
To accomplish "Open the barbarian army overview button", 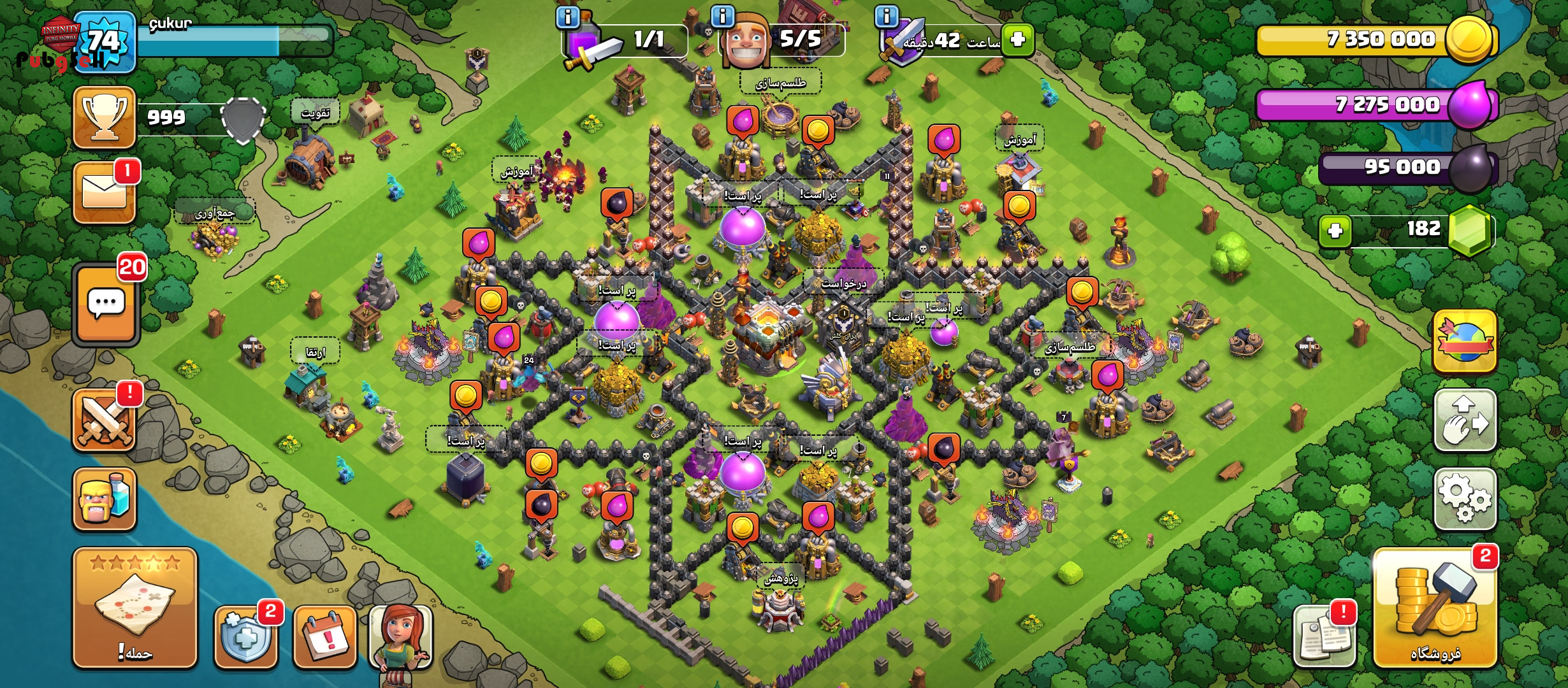I will tap(105, 499).
